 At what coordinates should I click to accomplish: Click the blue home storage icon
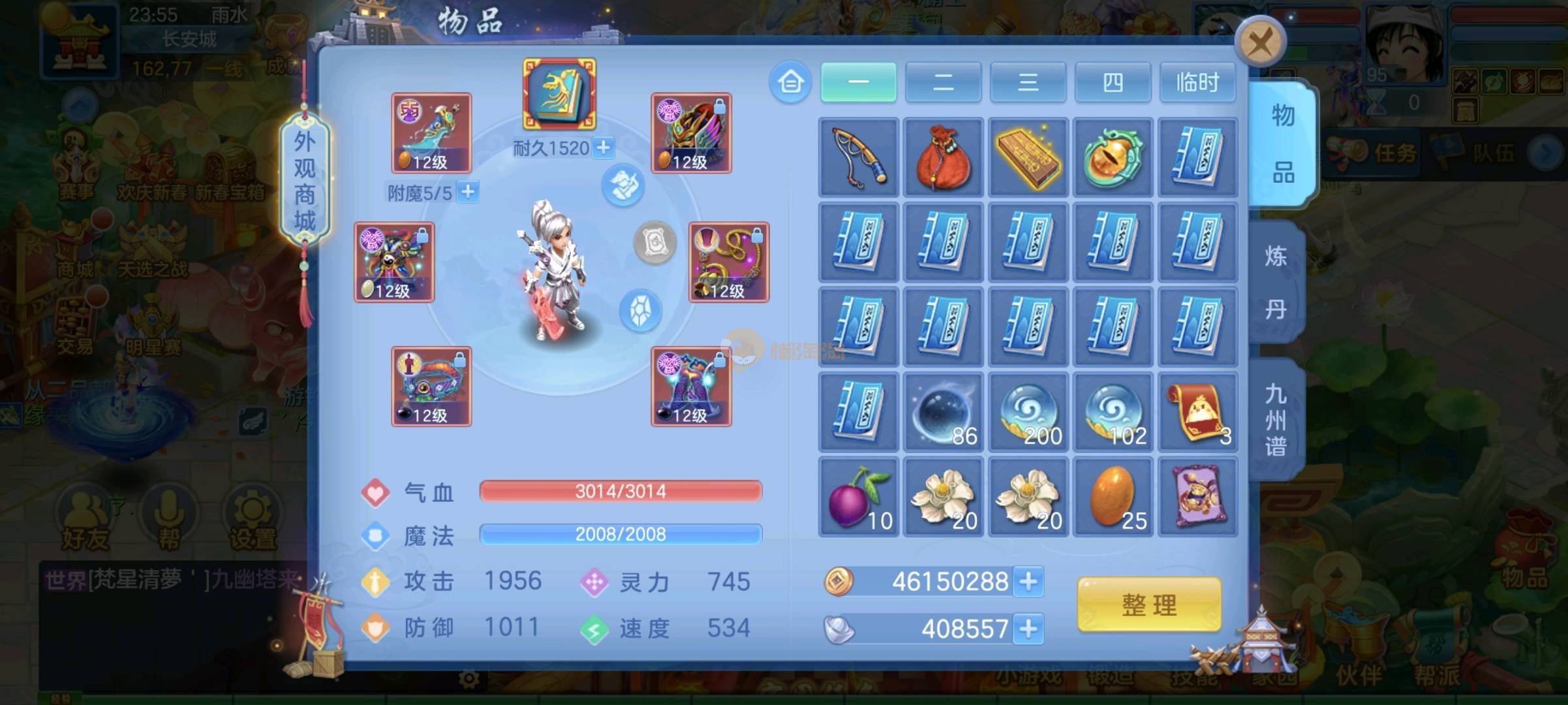click(x=790, y=82)
